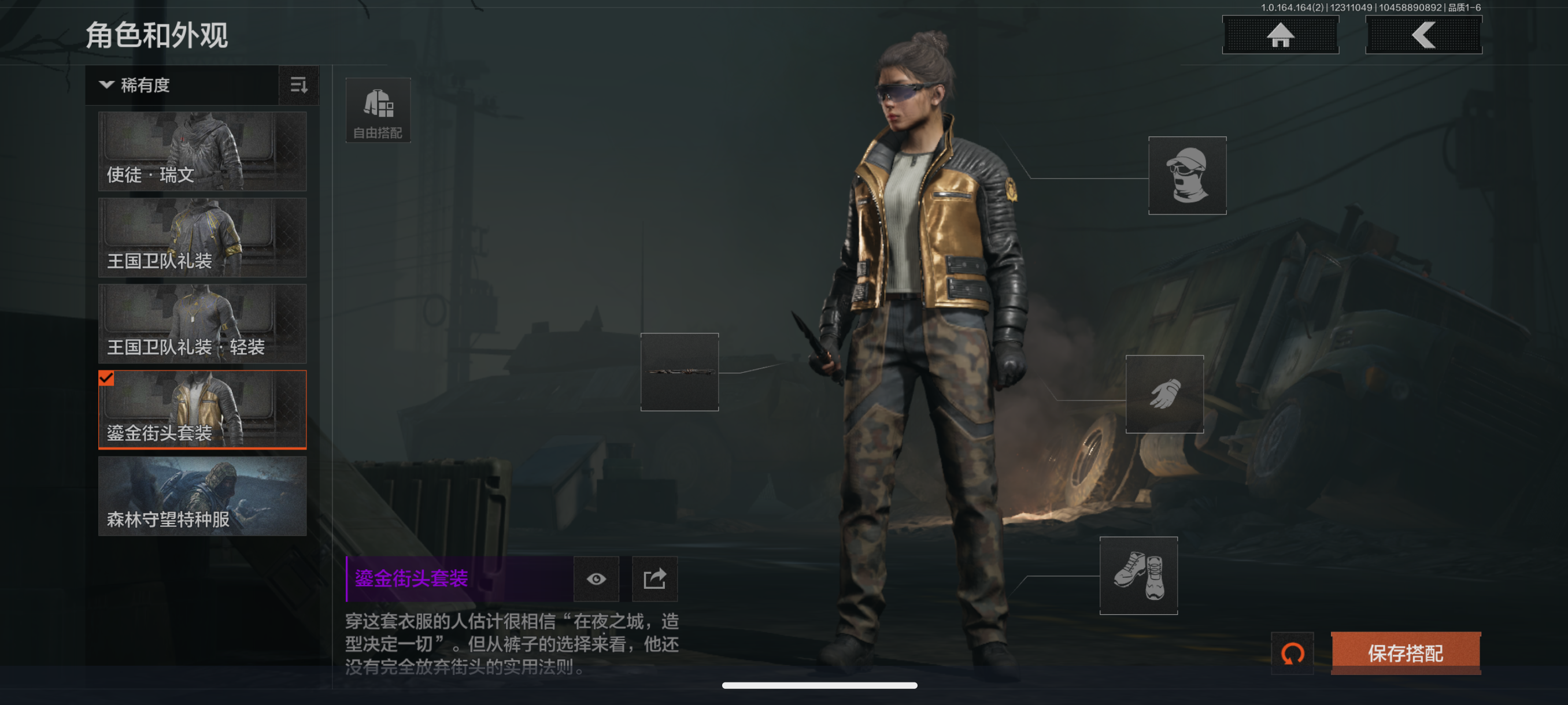Open the gloves equipment slot
1568x705 pixels.
pos(1164,394)
